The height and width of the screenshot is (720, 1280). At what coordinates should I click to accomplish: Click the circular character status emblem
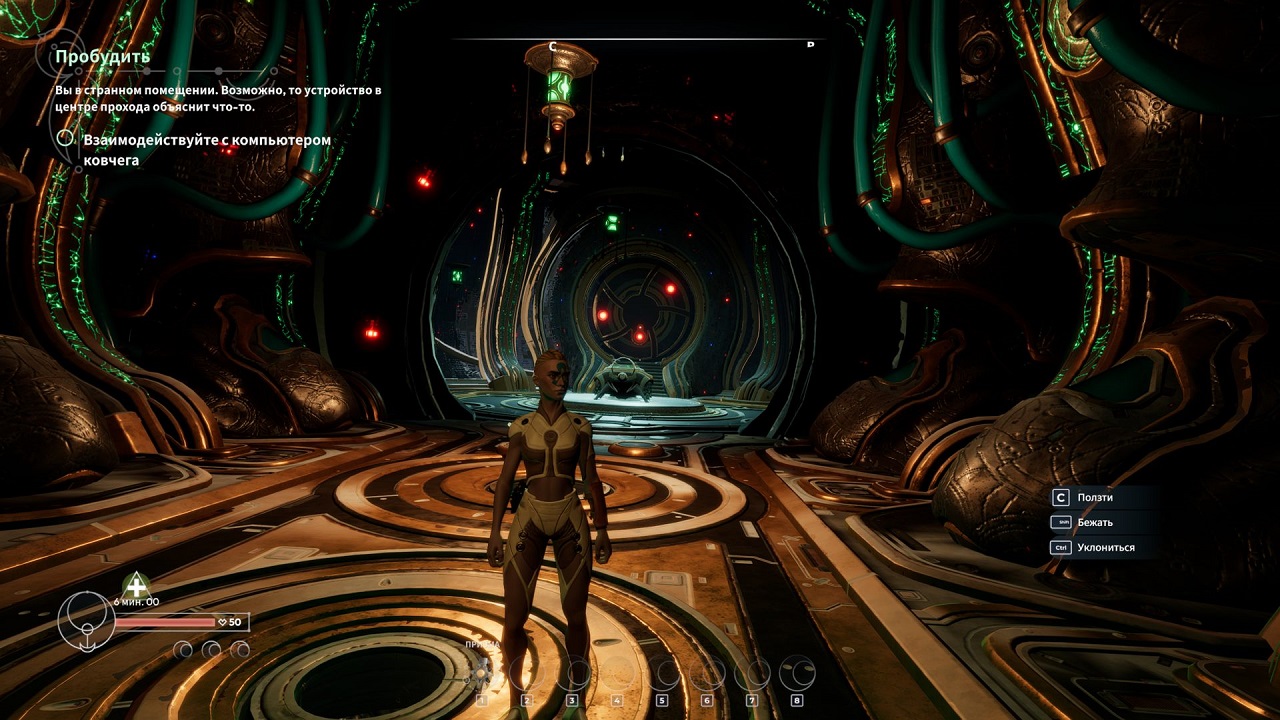pyautogui.click(x=86, y=621)
